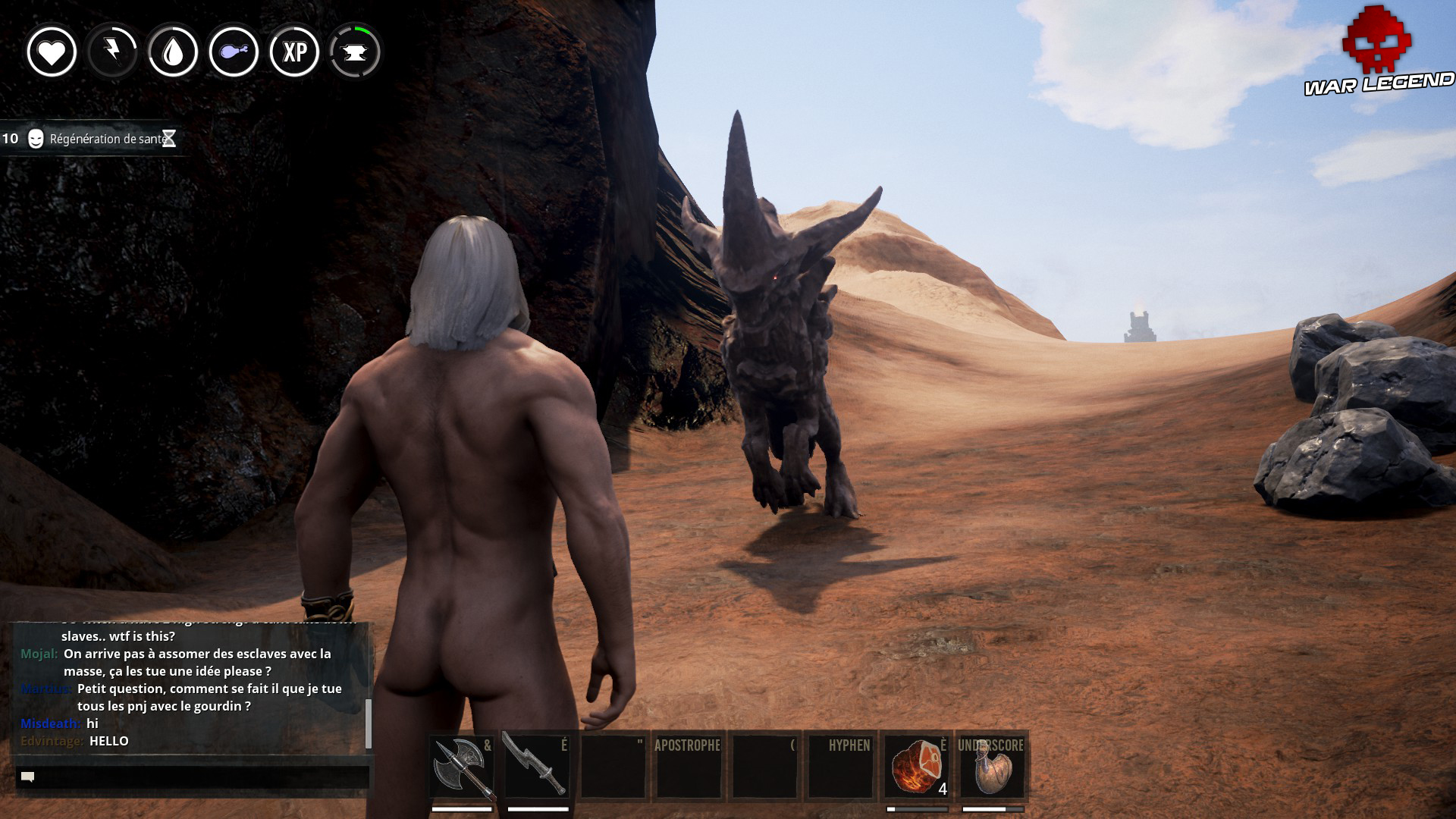Viewport: 1456px width, 819px height.
Task: Click the Régénération de santé buff mask icon
Action: 33,140
